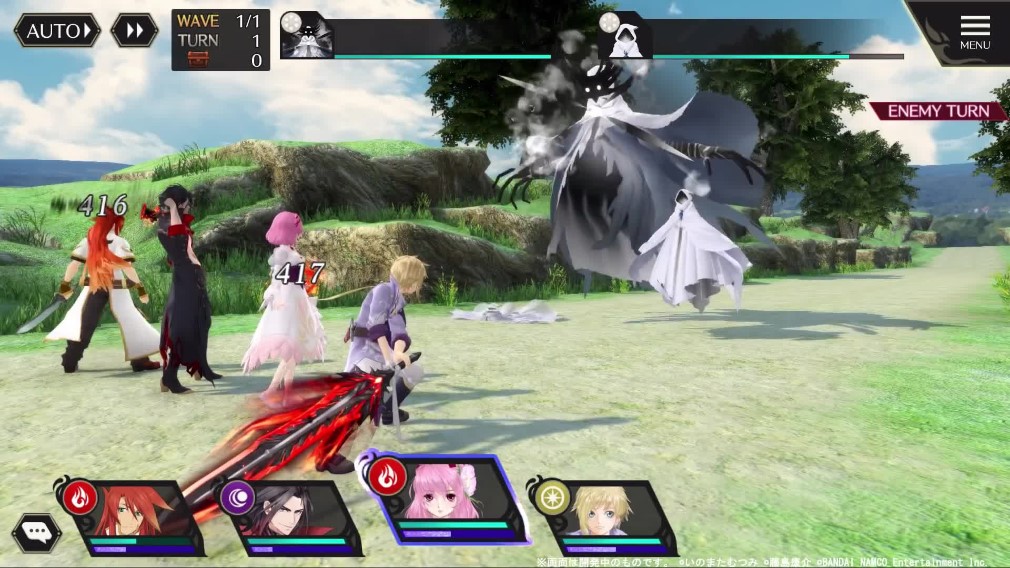The image size is (1010, 568).
Task: Activate the fast-forward speed button
Action: tap(134, 30)
